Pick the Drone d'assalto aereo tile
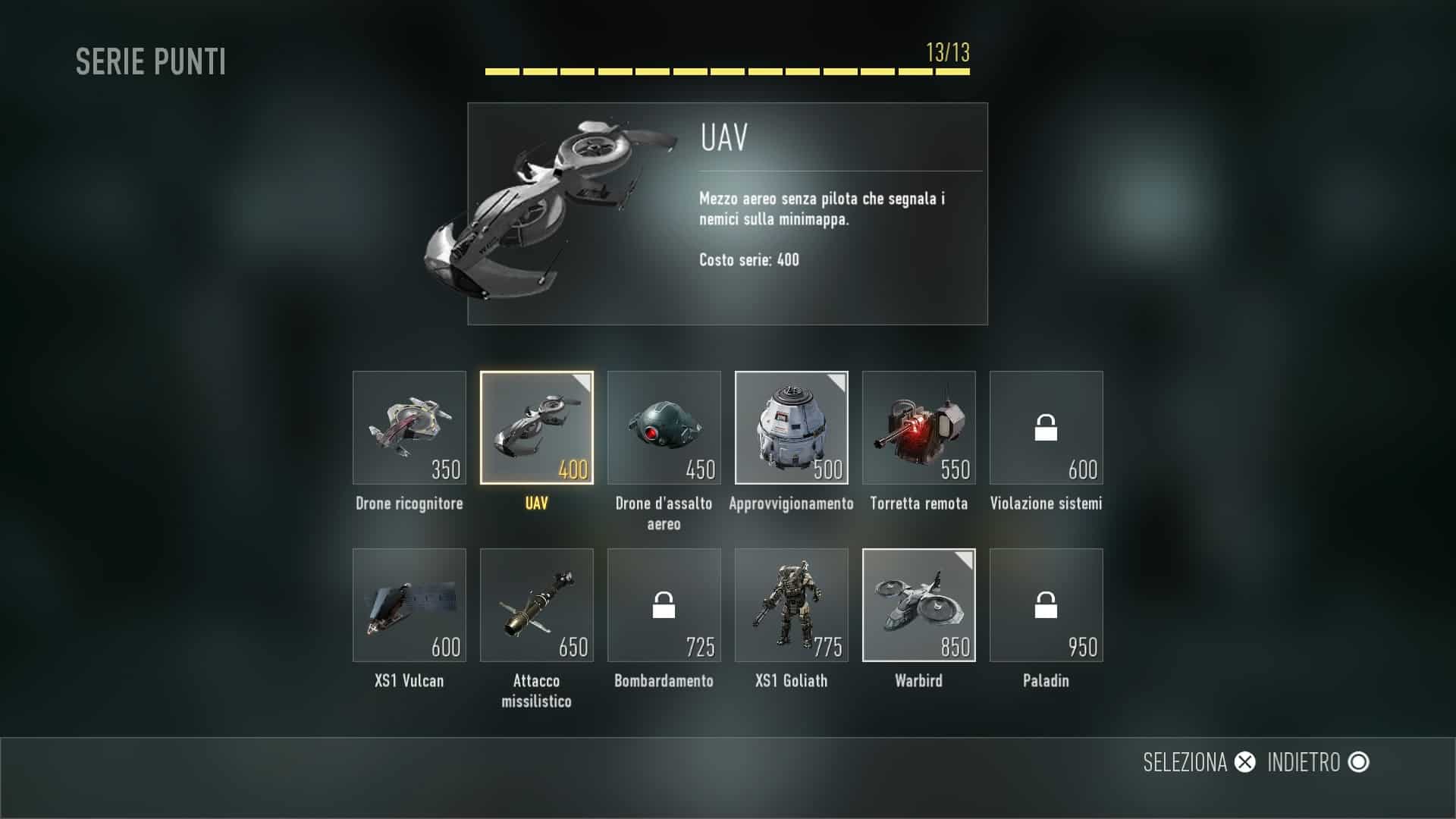 (x=664, y=428)
